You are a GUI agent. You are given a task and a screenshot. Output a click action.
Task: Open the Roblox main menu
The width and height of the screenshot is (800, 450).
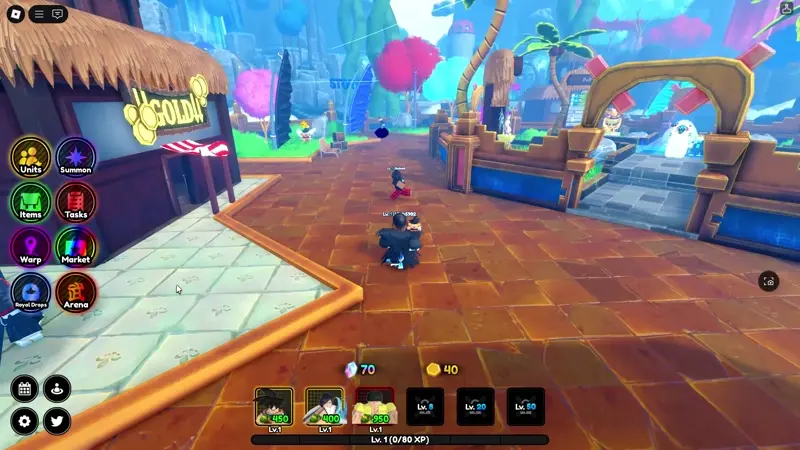[15, 14]
